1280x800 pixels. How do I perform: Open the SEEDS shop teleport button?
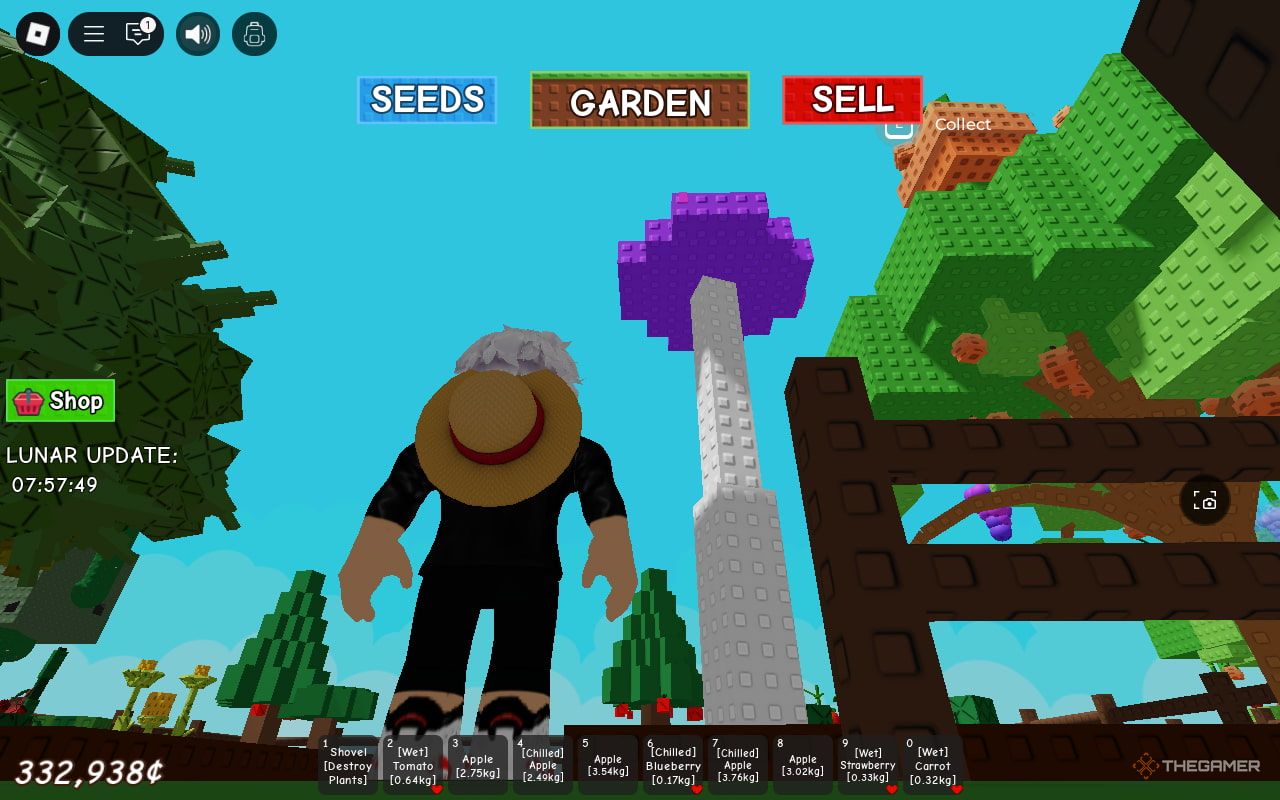point(427,100)
